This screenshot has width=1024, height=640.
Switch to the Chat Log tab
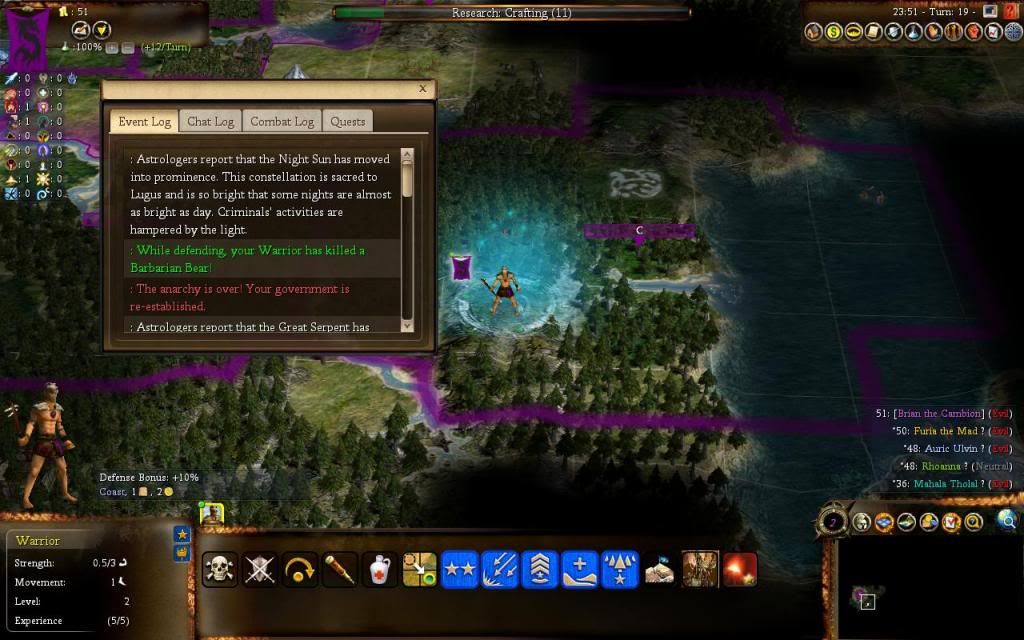click(210, 121)
